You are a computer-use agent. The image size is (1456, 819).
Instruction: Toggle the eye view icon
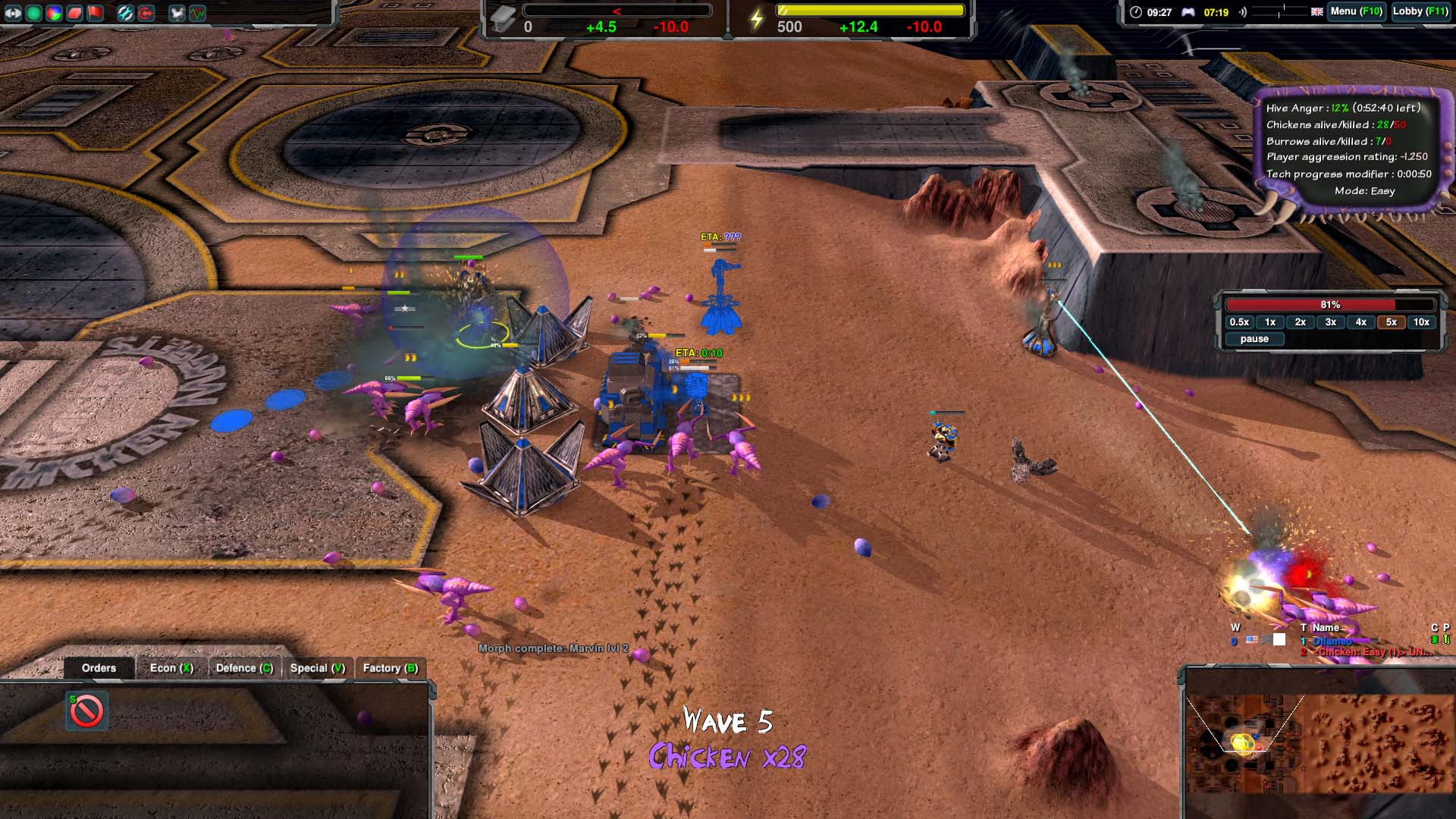click(13, 13)
